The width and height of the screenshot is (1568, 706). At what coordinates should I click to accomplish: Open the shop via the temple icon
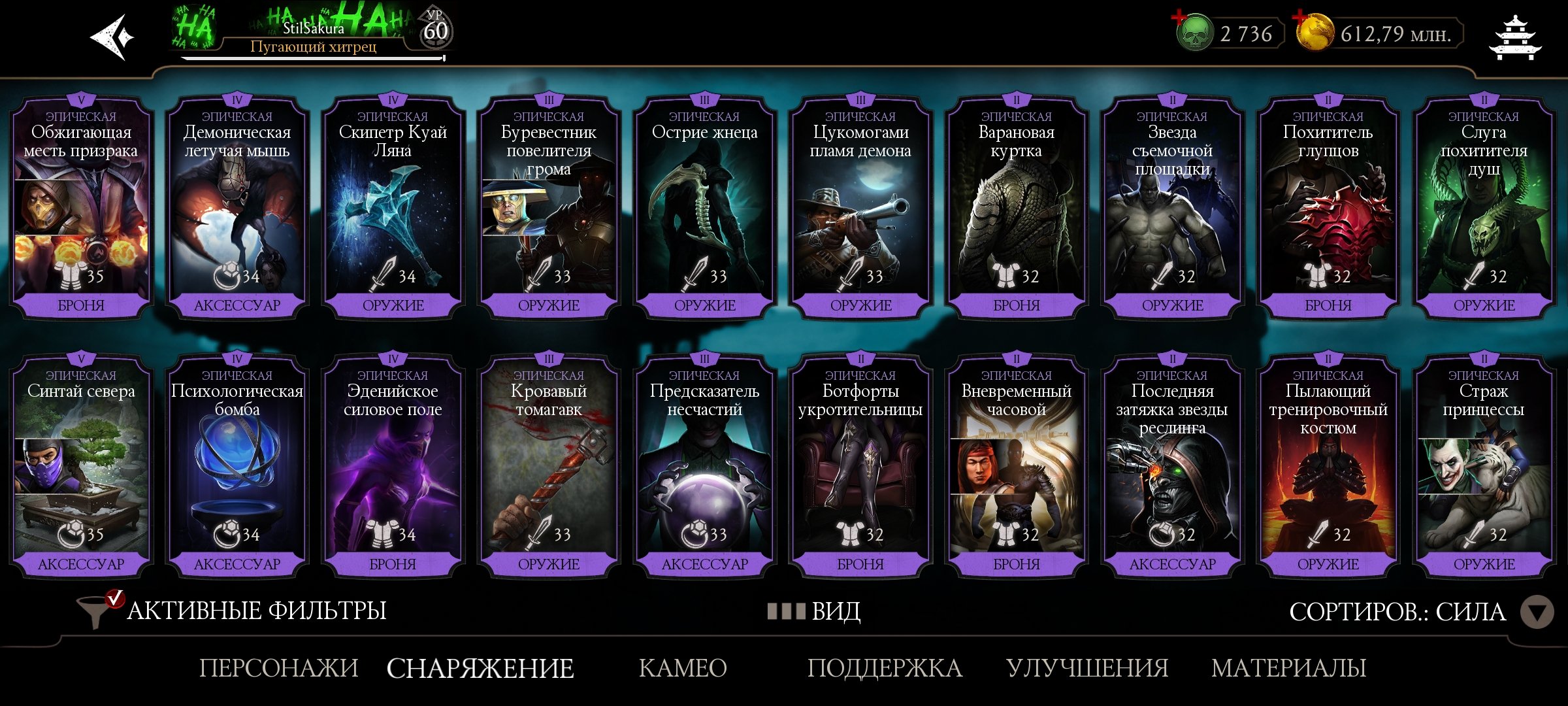point(1516,37)
